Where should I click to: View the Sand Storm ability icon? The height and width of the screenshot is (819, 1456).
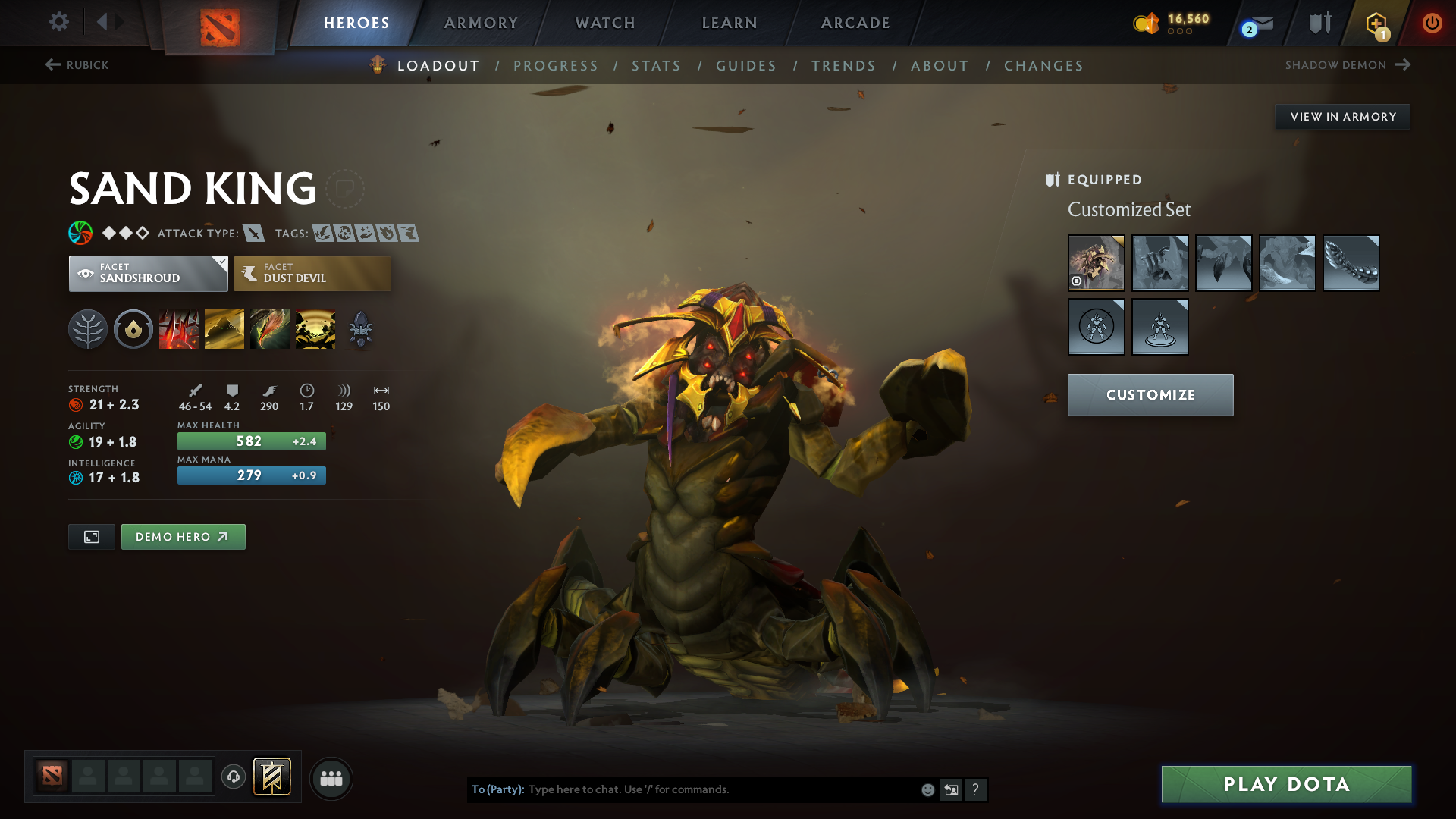(x=224, y=328)
